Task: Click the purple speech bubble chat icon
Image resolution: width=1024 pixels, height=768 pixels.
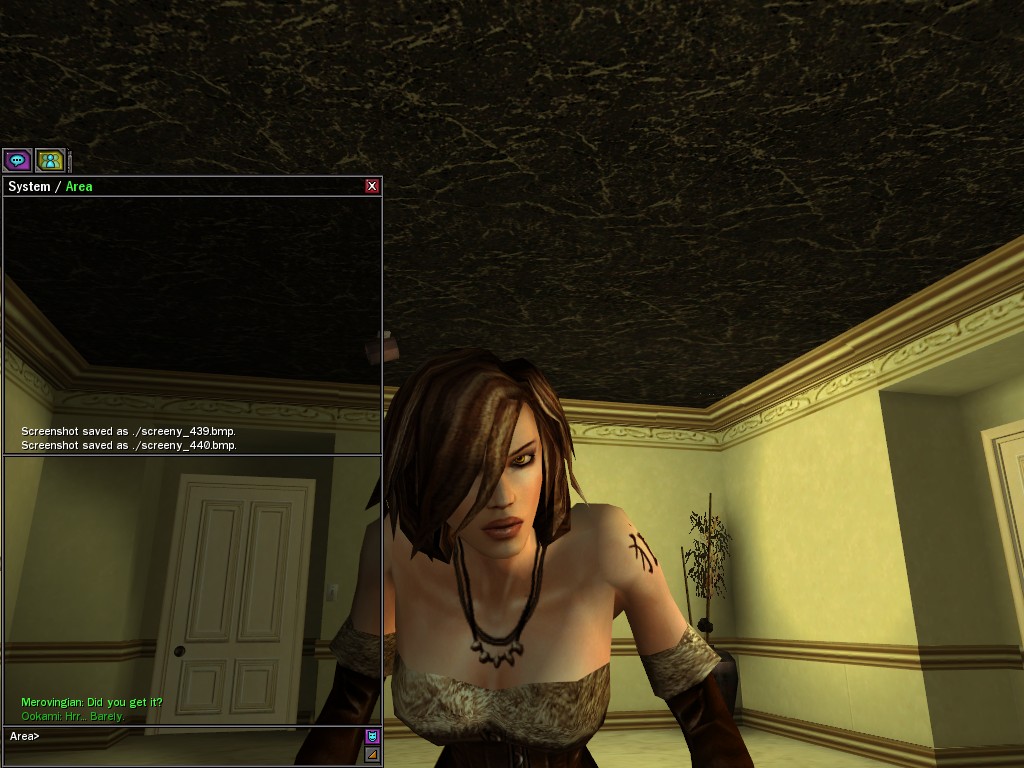Action: click(x=17, y=160)
